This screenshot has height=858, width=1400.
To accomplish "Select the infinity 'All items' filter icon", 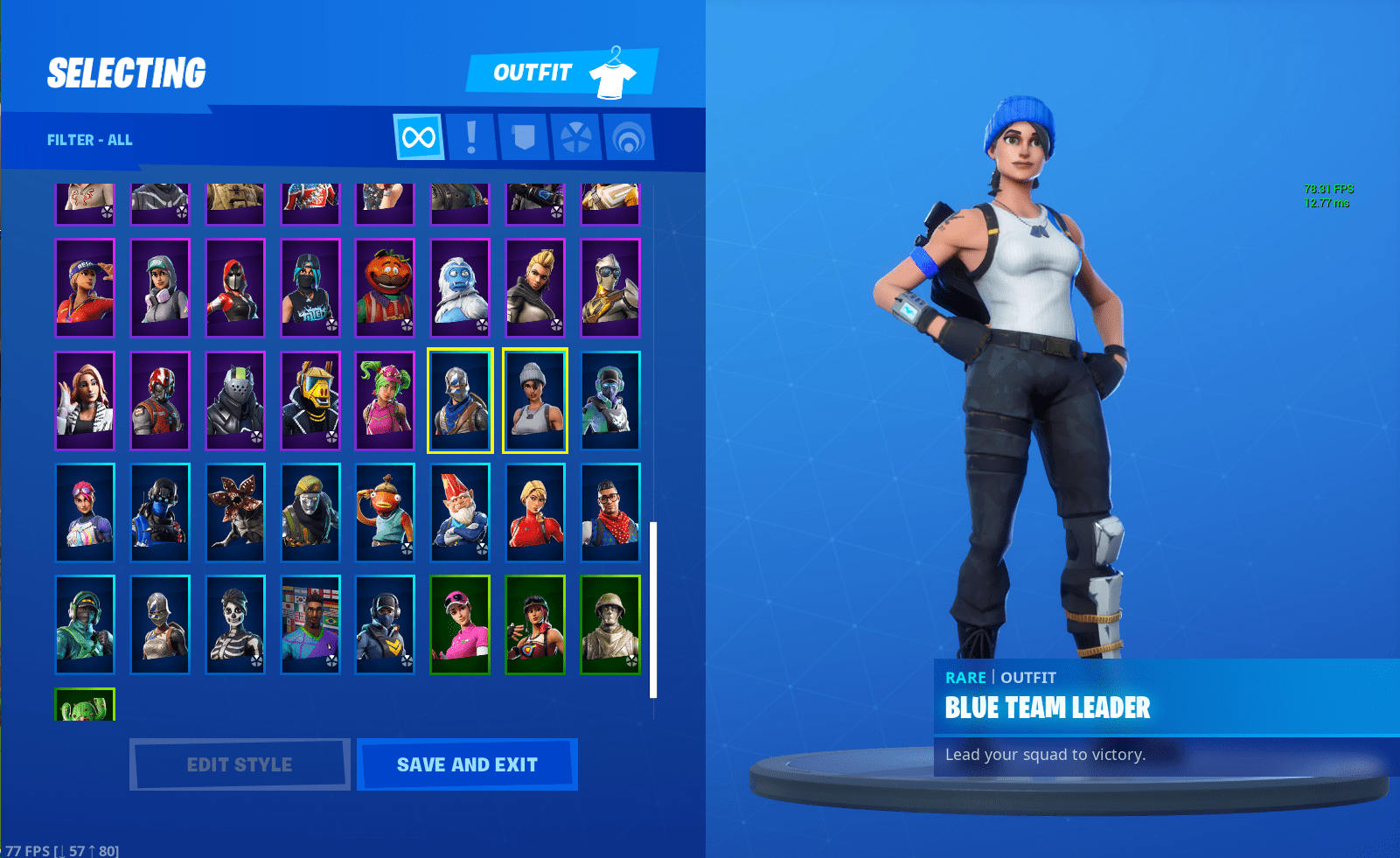I will [417, 137].
